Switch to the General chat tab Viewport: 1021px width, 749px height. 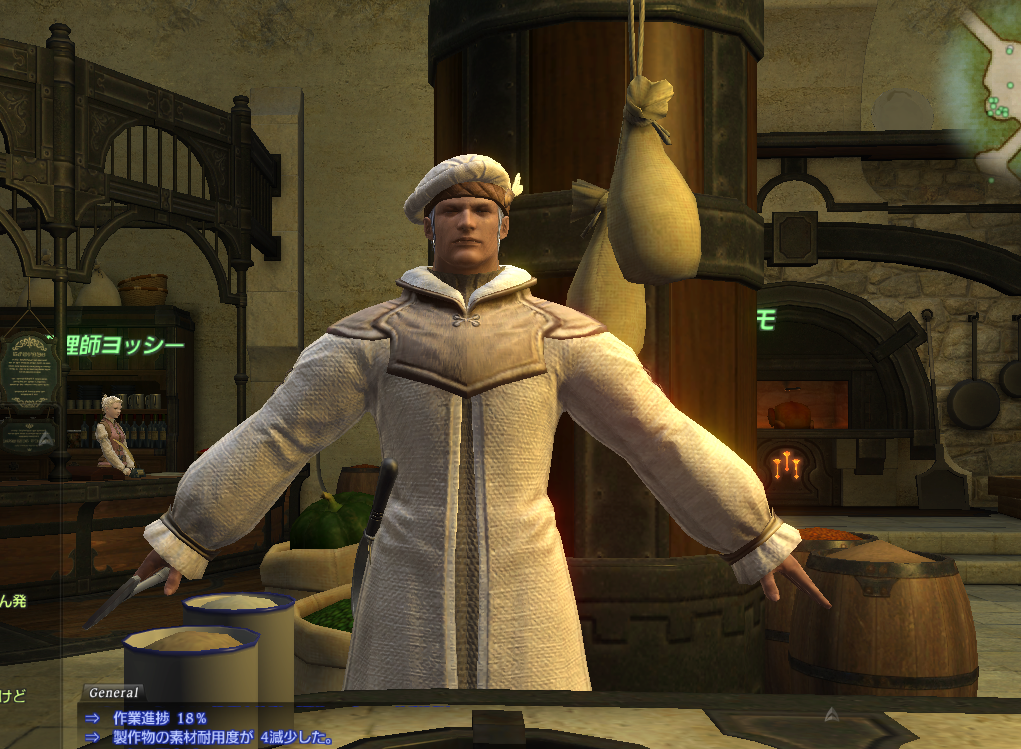113,692
